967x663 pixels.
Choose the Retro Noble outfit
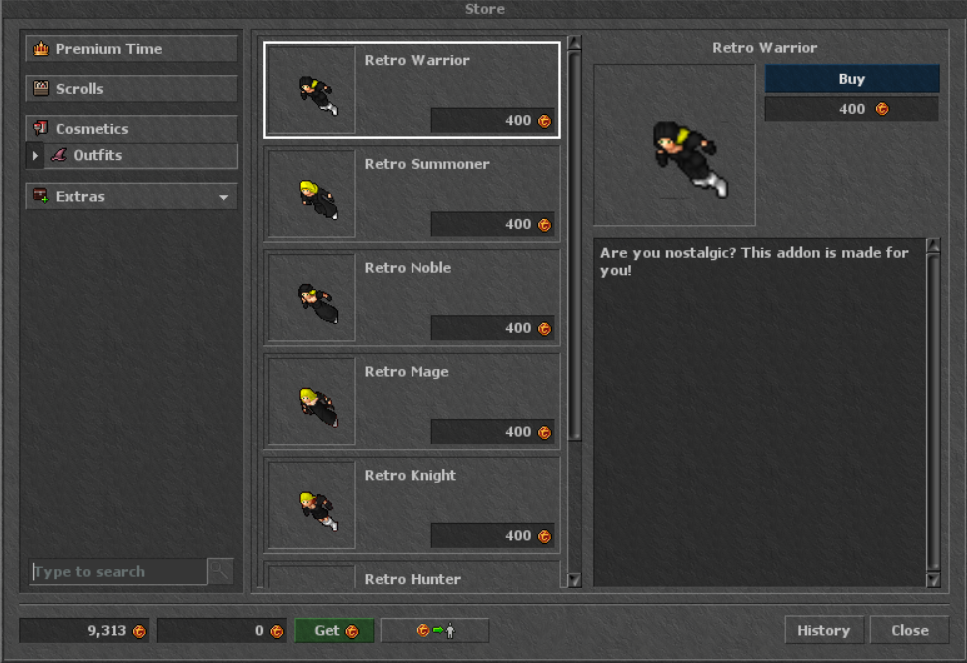tap(411, 298)
